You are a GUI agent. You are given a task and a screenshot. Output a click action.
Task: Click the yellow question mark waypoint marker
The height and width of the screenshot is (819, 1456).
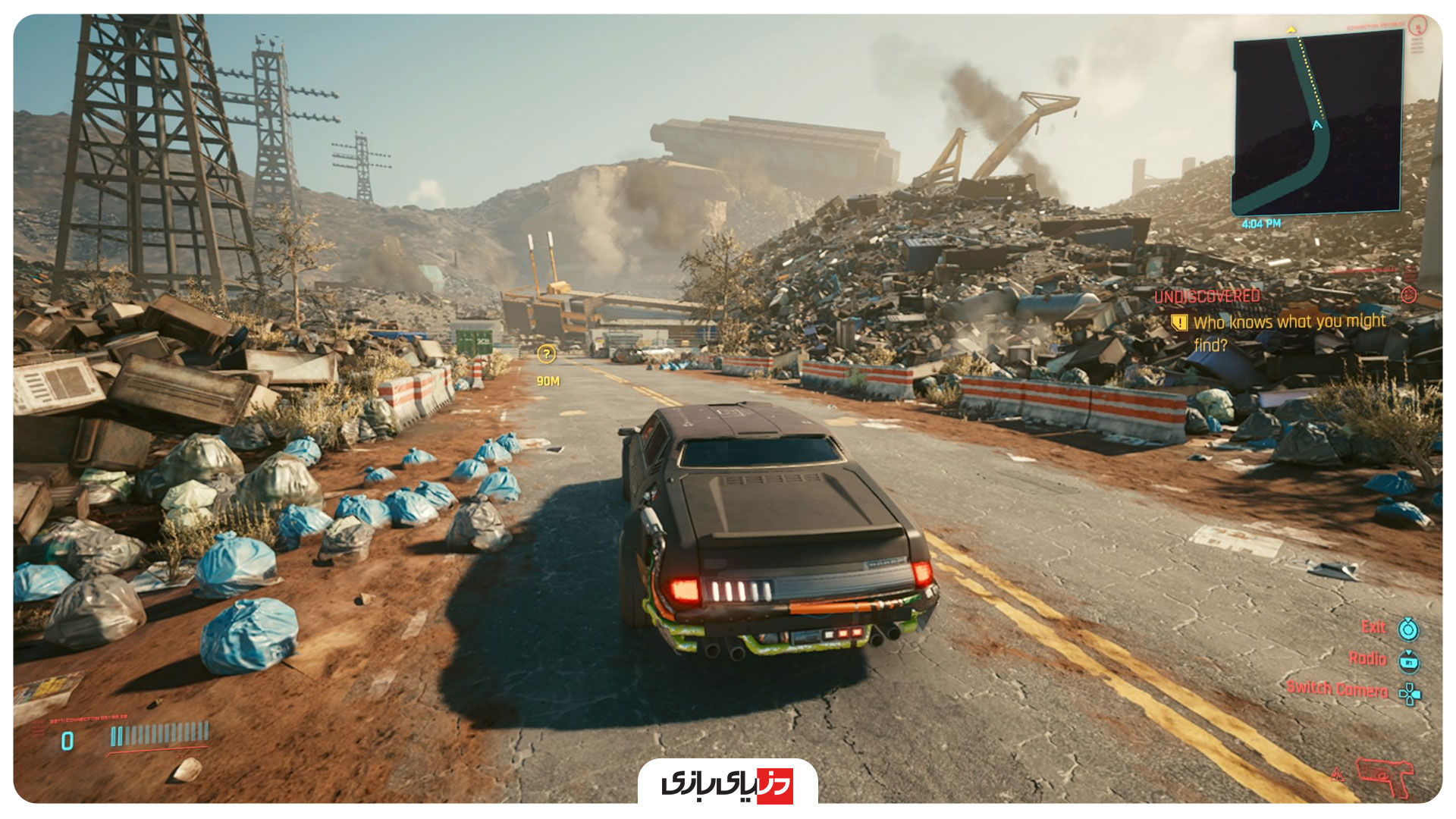click(546, 353)
